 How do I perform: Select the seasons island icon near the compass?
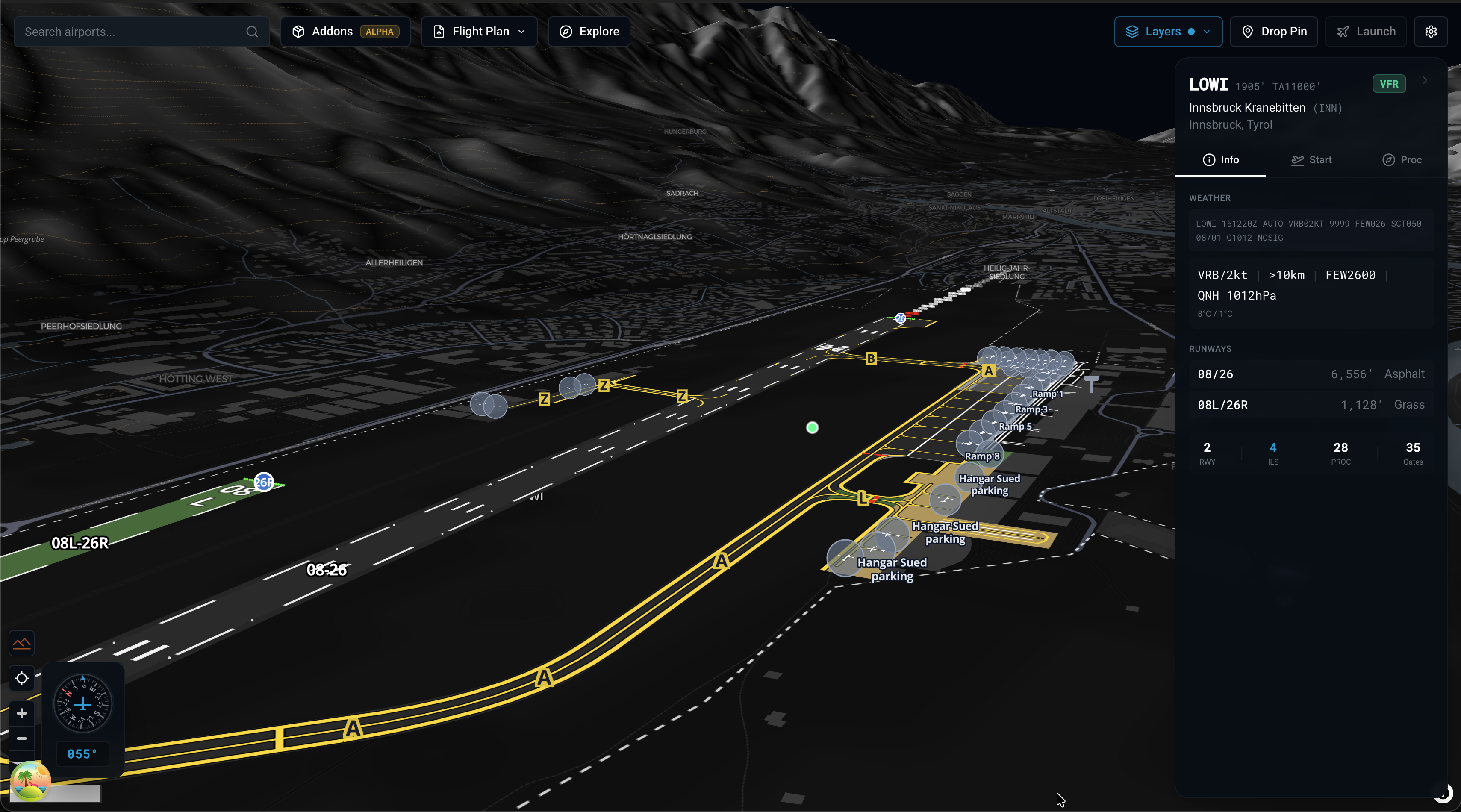(31, 781)
